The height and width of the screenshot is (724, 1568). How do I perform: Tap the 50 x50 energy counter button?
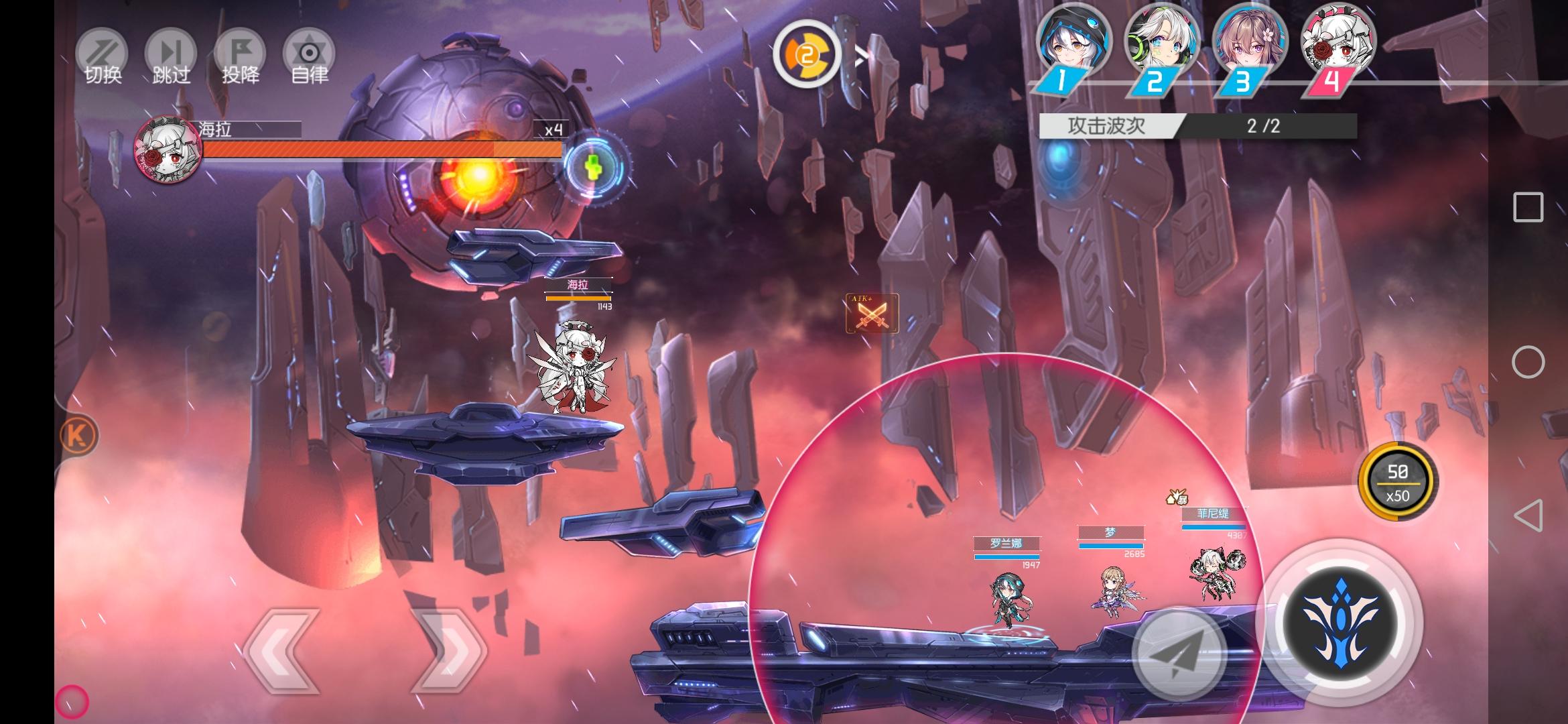[1397, 483]
